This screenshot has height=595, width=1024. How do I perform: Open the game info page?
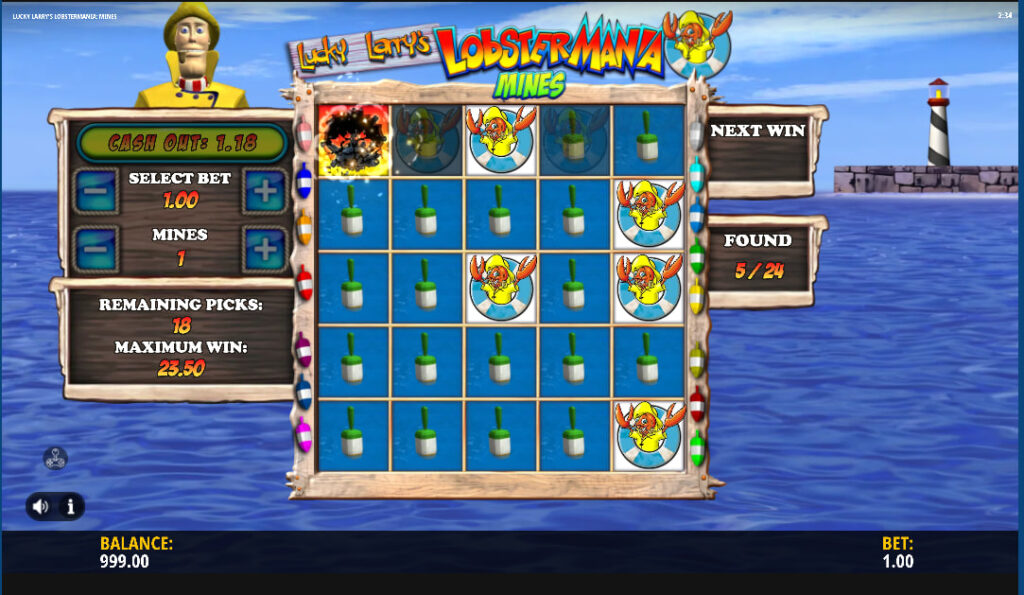pyautogui.click(x=71, y=506)
